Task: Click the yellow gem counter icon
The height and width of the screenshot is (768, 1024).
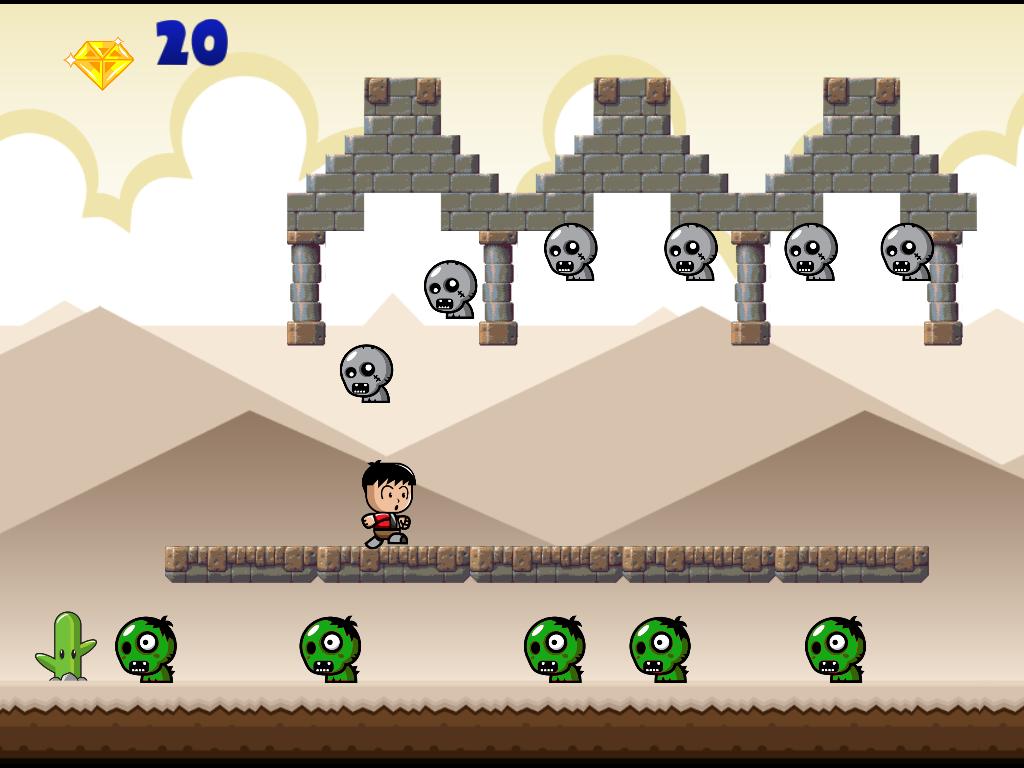Action: 100,63
